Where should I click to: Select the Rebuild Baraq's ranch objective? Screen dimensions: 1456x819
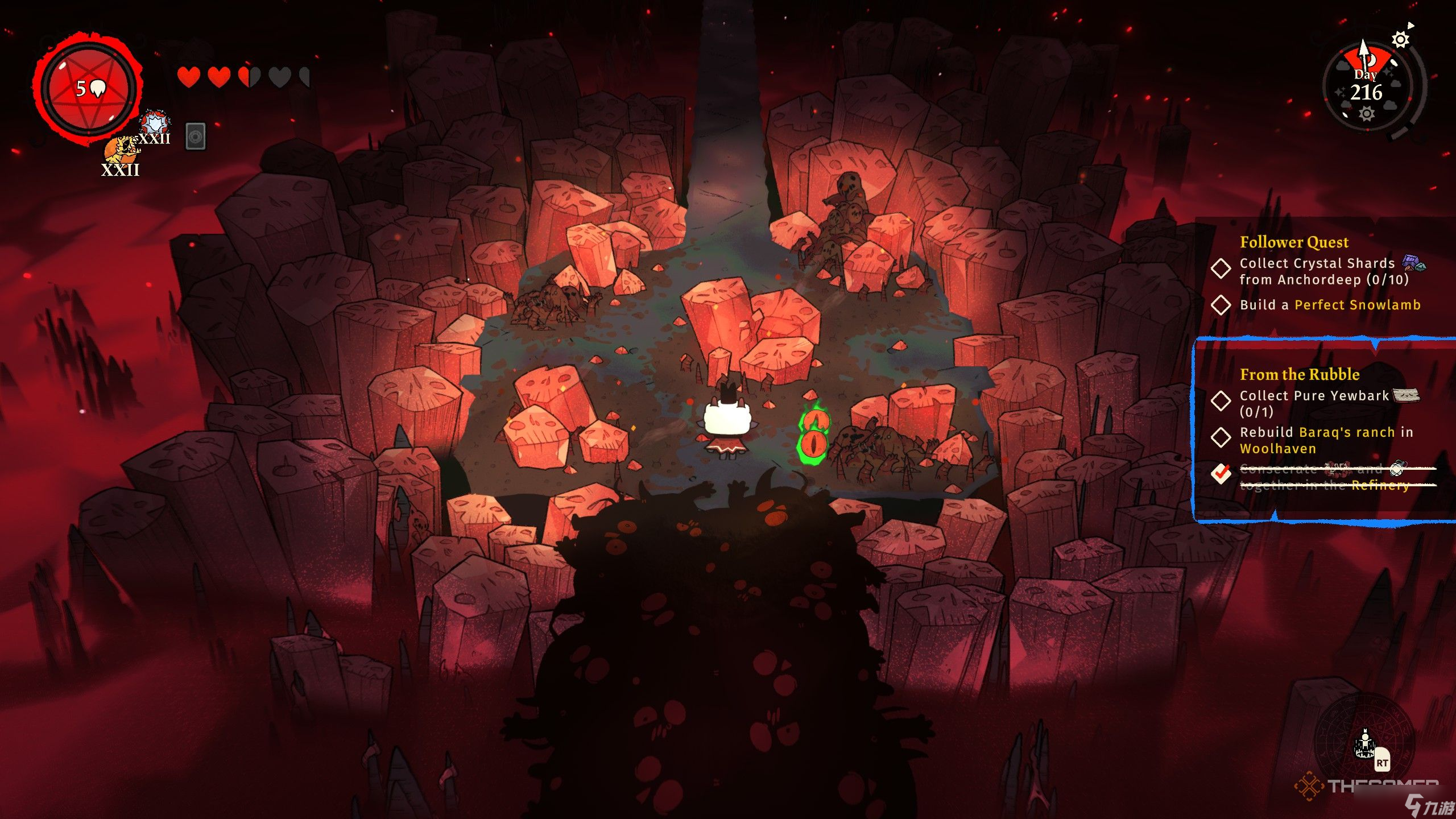tap(1325, 440)
